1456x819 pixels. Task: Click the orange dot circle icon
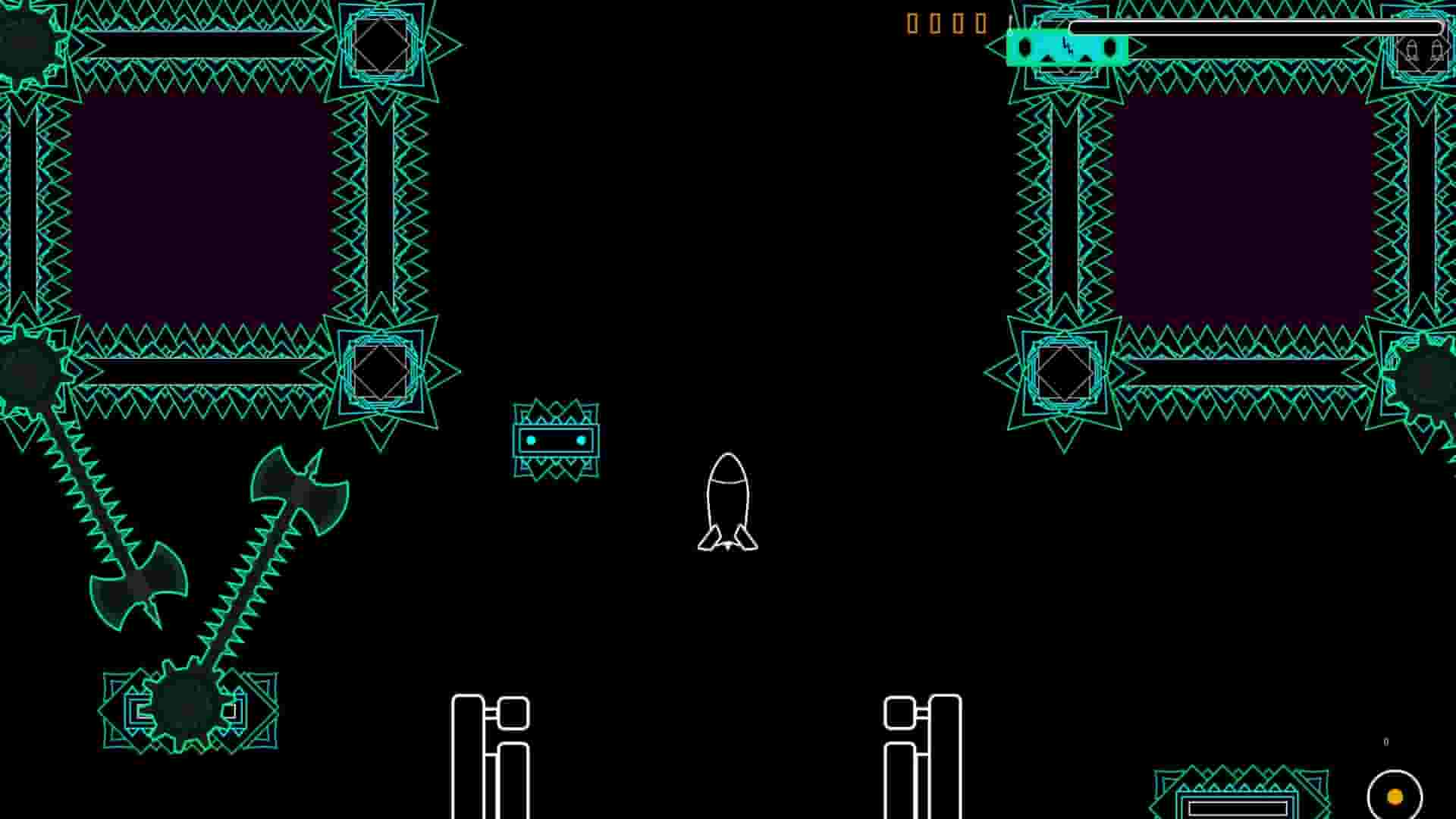pos(1395,796)
